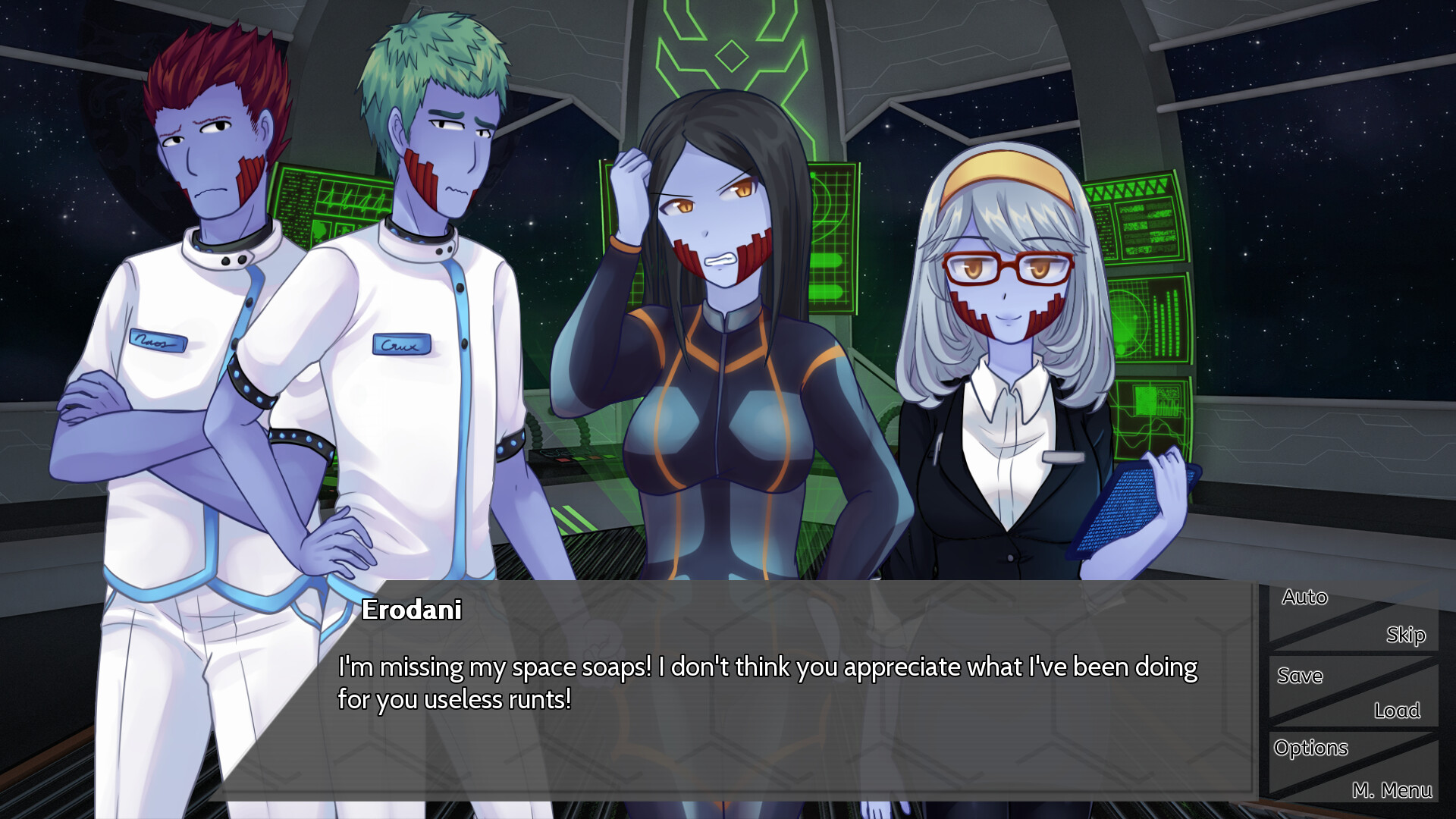1456x819 pixels.
Task: Open the Save screen
Action: pos(1300,676)
